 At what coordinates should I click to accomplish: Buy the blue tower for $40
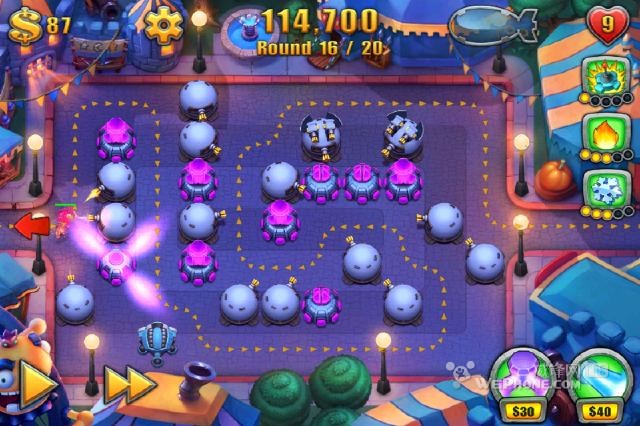pyautogui.click(x=598, y=378)
